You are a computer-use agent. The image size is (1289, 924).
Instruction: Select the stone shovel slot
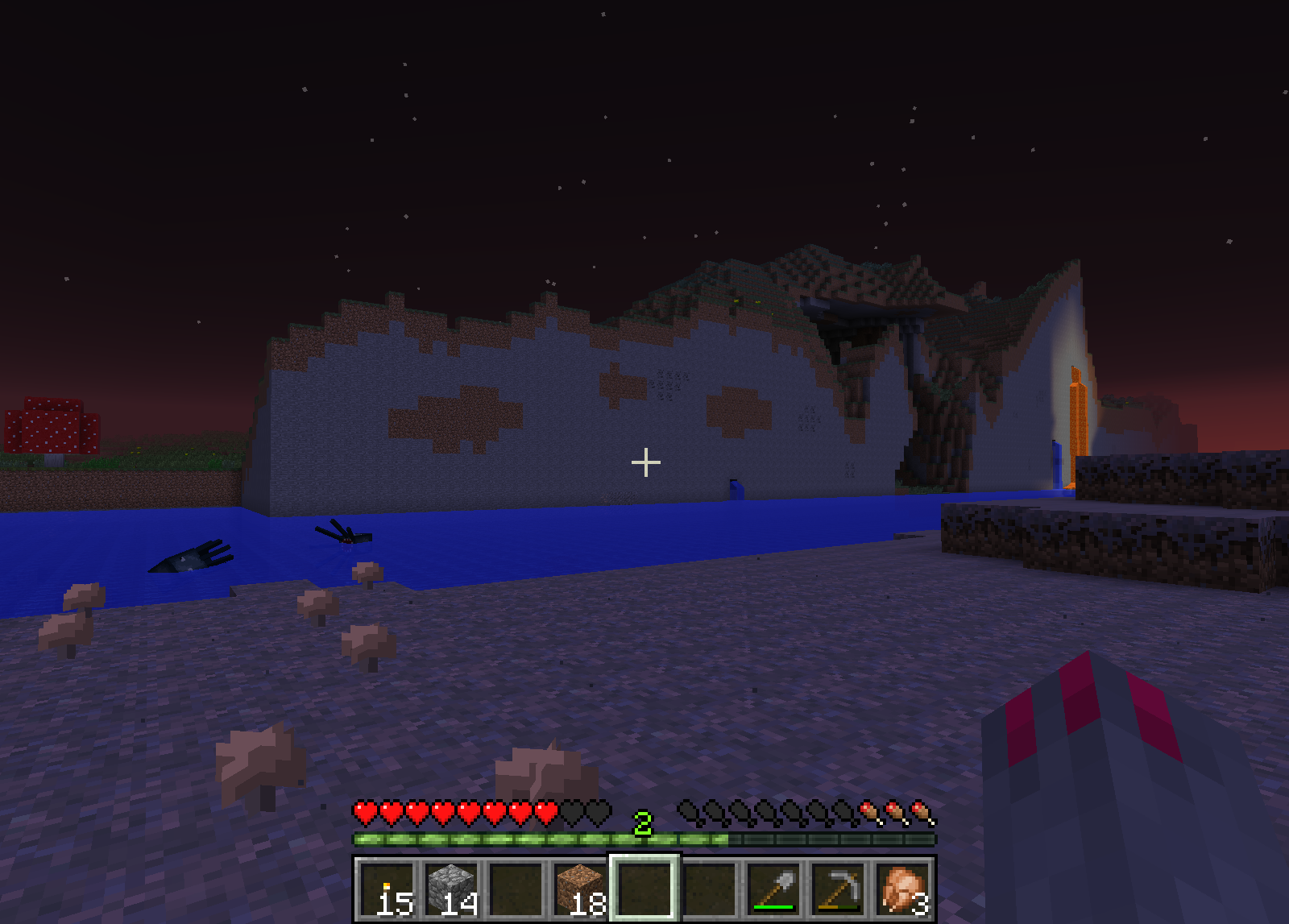(773, 889)
